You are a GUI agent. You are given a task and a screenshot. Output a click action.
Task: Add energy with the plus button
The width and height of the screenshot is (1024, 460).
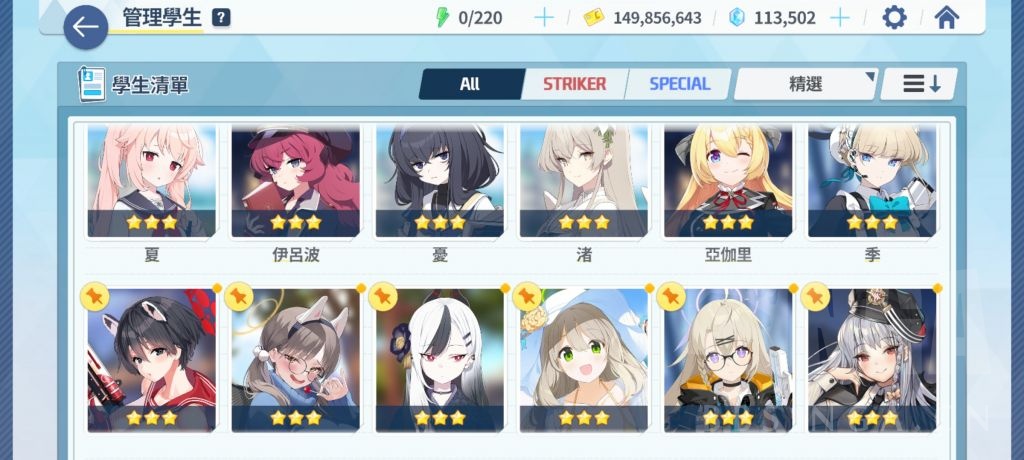(x=544, y=17)
